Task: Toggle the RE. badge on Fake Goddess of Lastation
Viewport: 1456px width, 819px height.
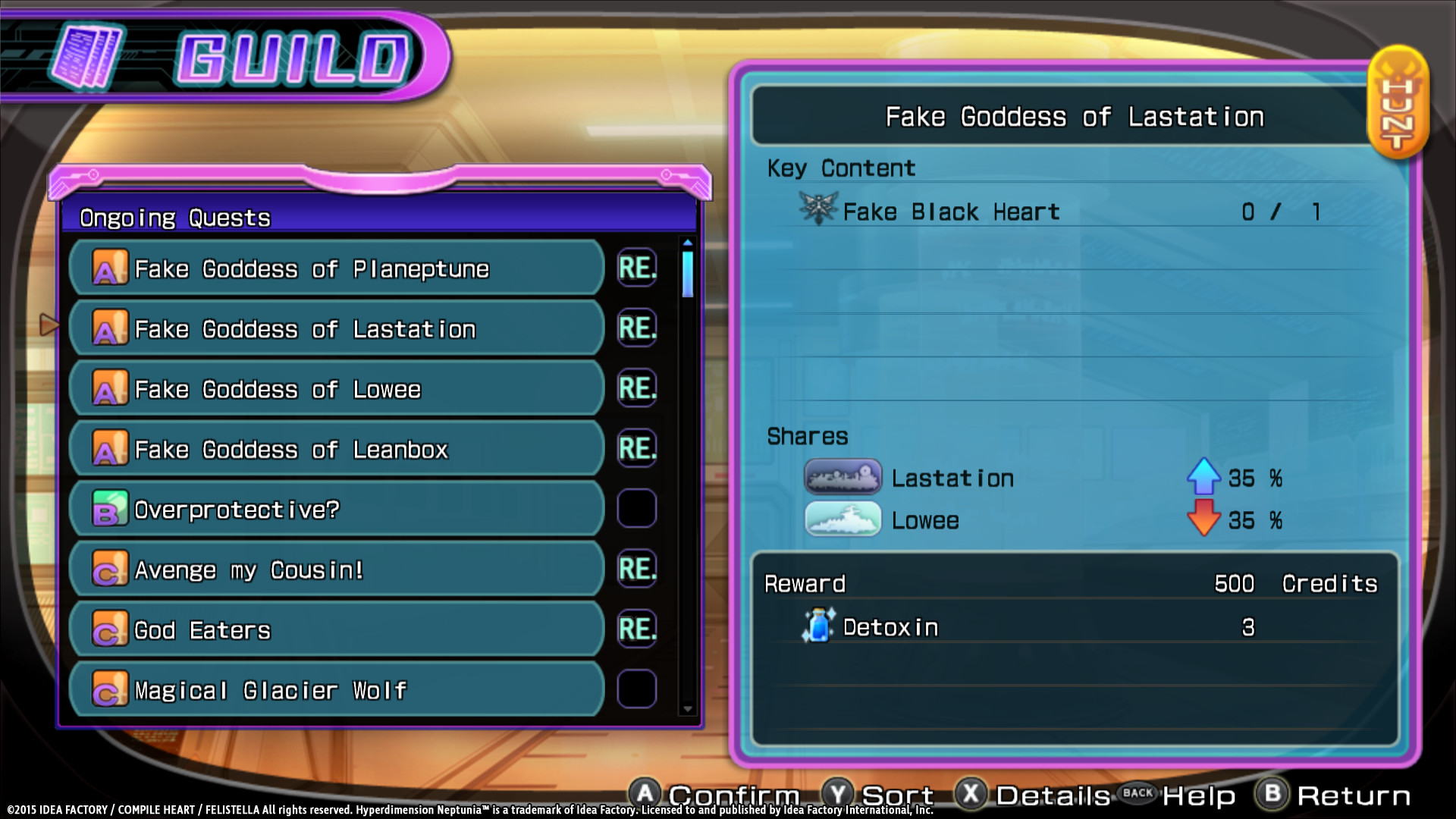Action: [x=636, y=328]
